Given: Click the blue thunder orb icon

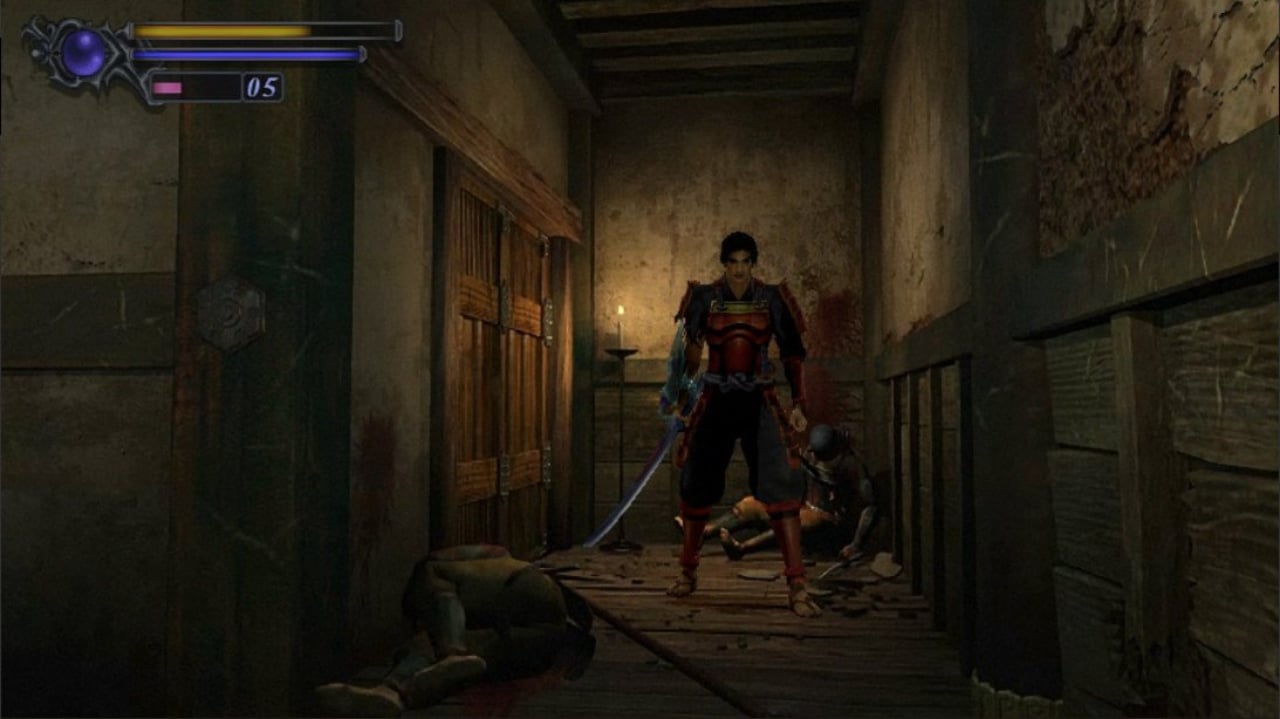Looking at the screenshot, I should click(83, 52).
